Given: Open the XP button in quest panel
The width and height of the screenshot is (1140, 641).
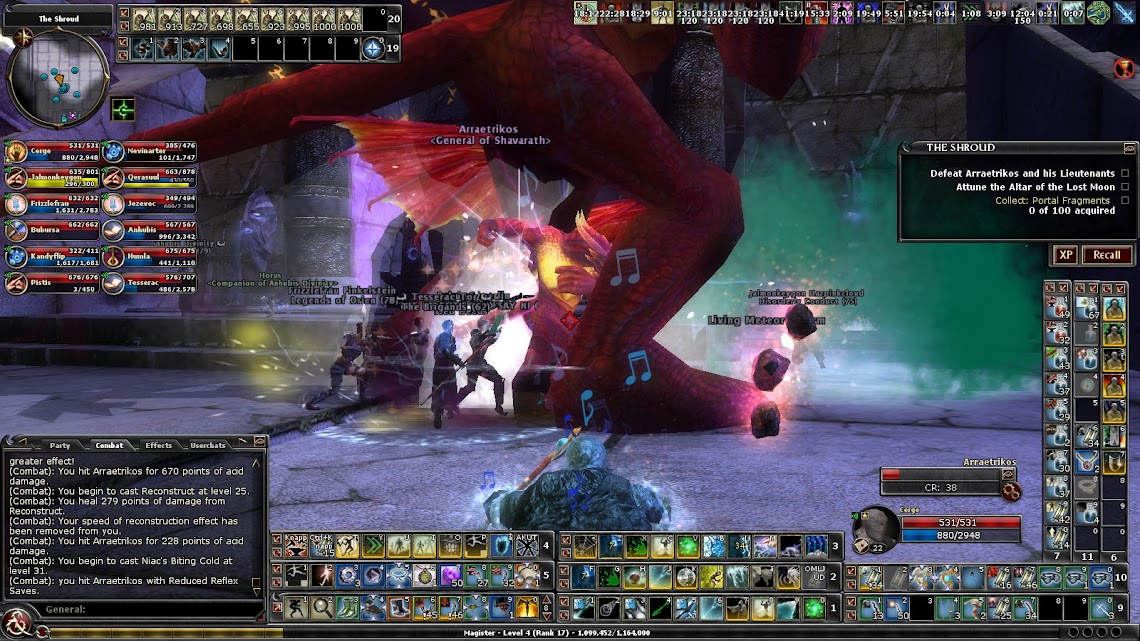Looking at the screenshot, I should [x=1066, y=255].
